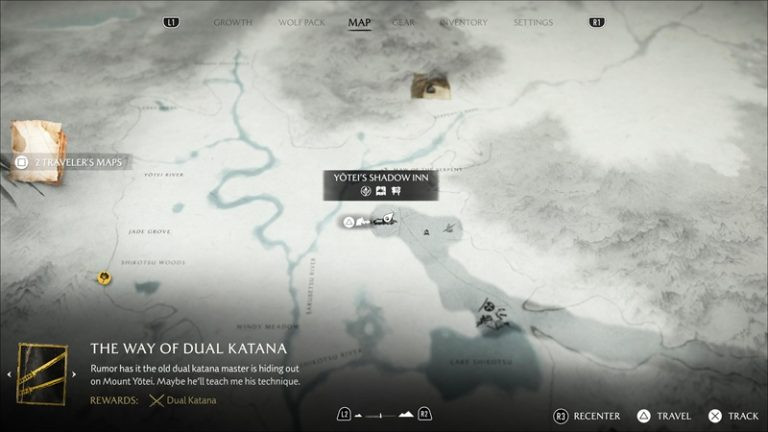The width and height of the screenshot is (768, 432).
Task: Show the next quest with the right arrow
Action: point(75,375)
